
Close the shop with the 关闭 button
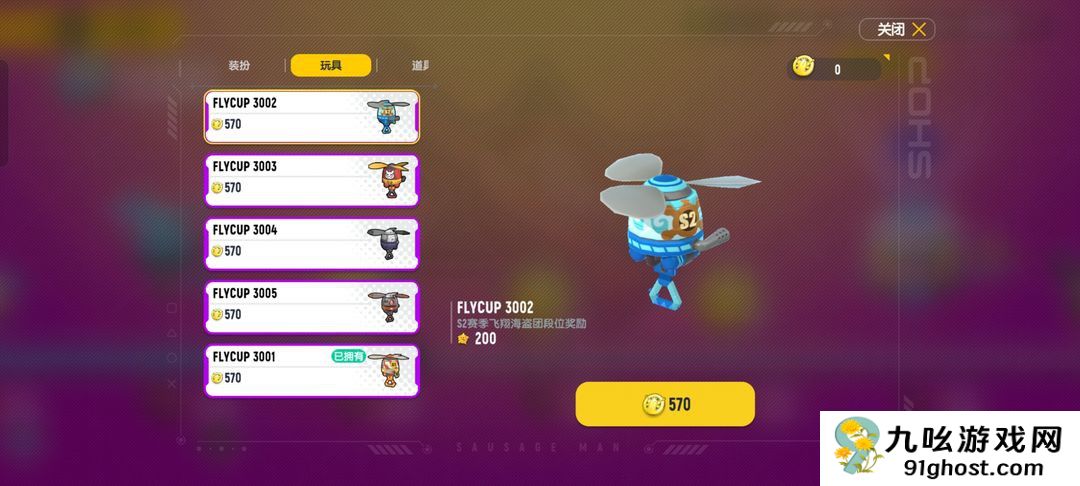click(x=897, y=30)
